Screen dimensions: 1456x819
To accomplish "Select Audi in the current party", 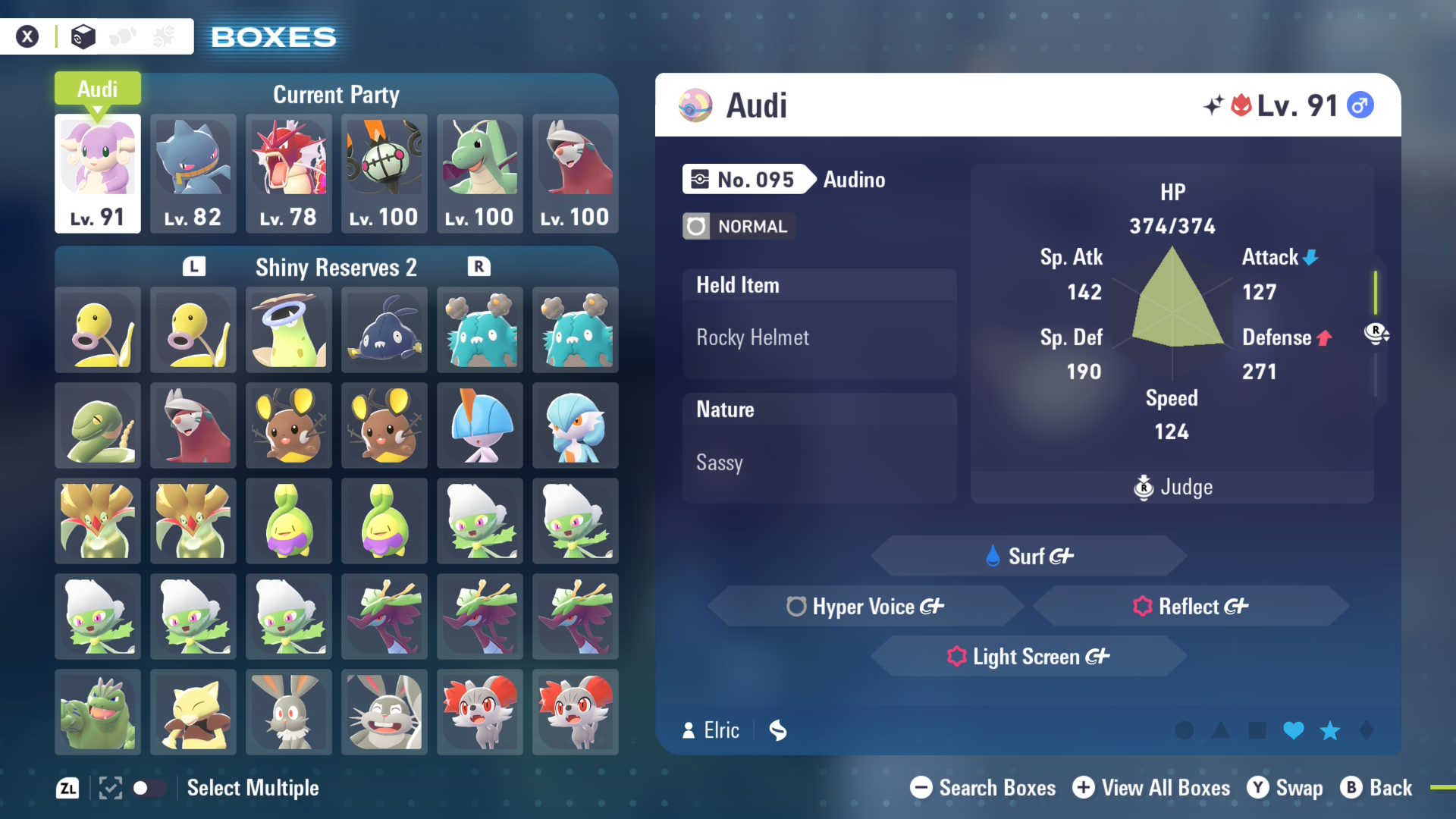I will [98, 173].
